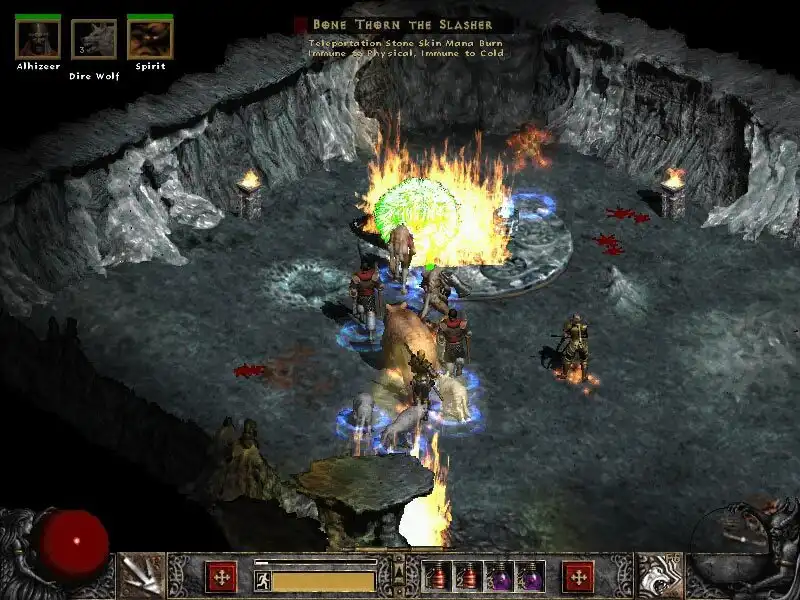Viewport: 800px width, 600px height.
Task: Select the Spirit summon portrait
Action: pyautogui.click(x=150, y=39)
